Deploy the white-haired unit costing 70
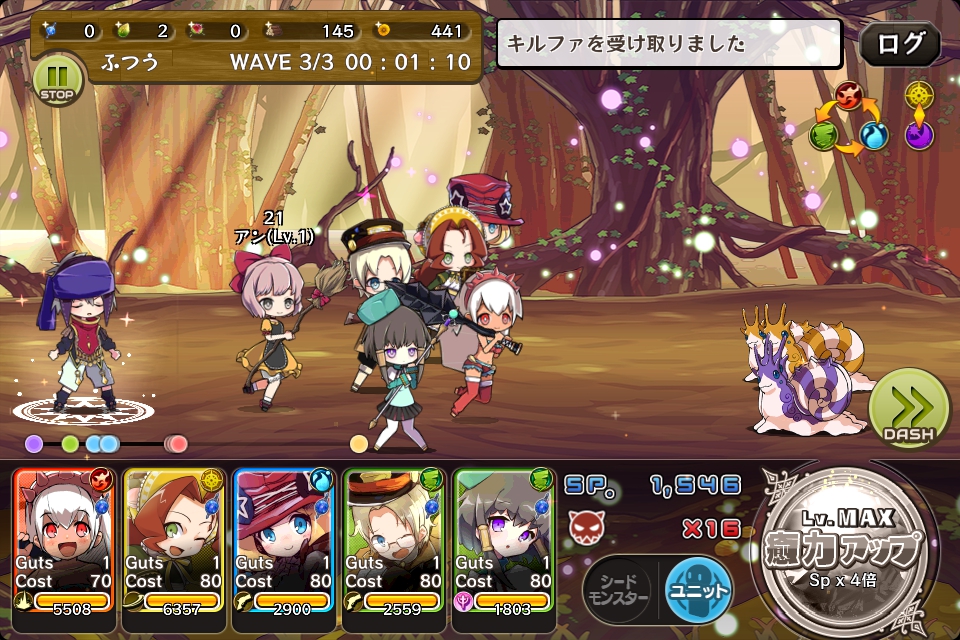The height and width of the screenshot is (640, 960). (x=64, y=538)
